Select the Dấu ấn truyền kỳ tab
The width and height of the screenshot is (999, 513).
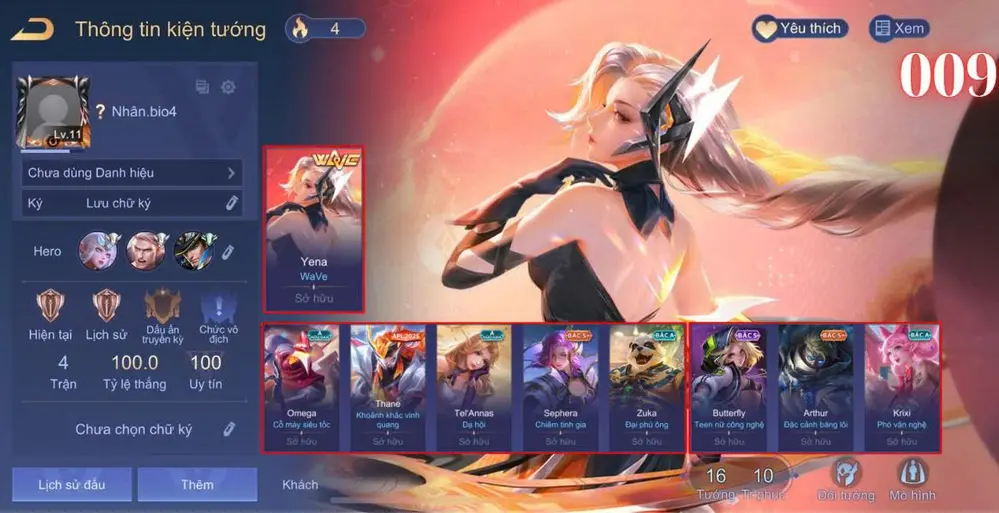pyautogui.click(x=163, y=315)
